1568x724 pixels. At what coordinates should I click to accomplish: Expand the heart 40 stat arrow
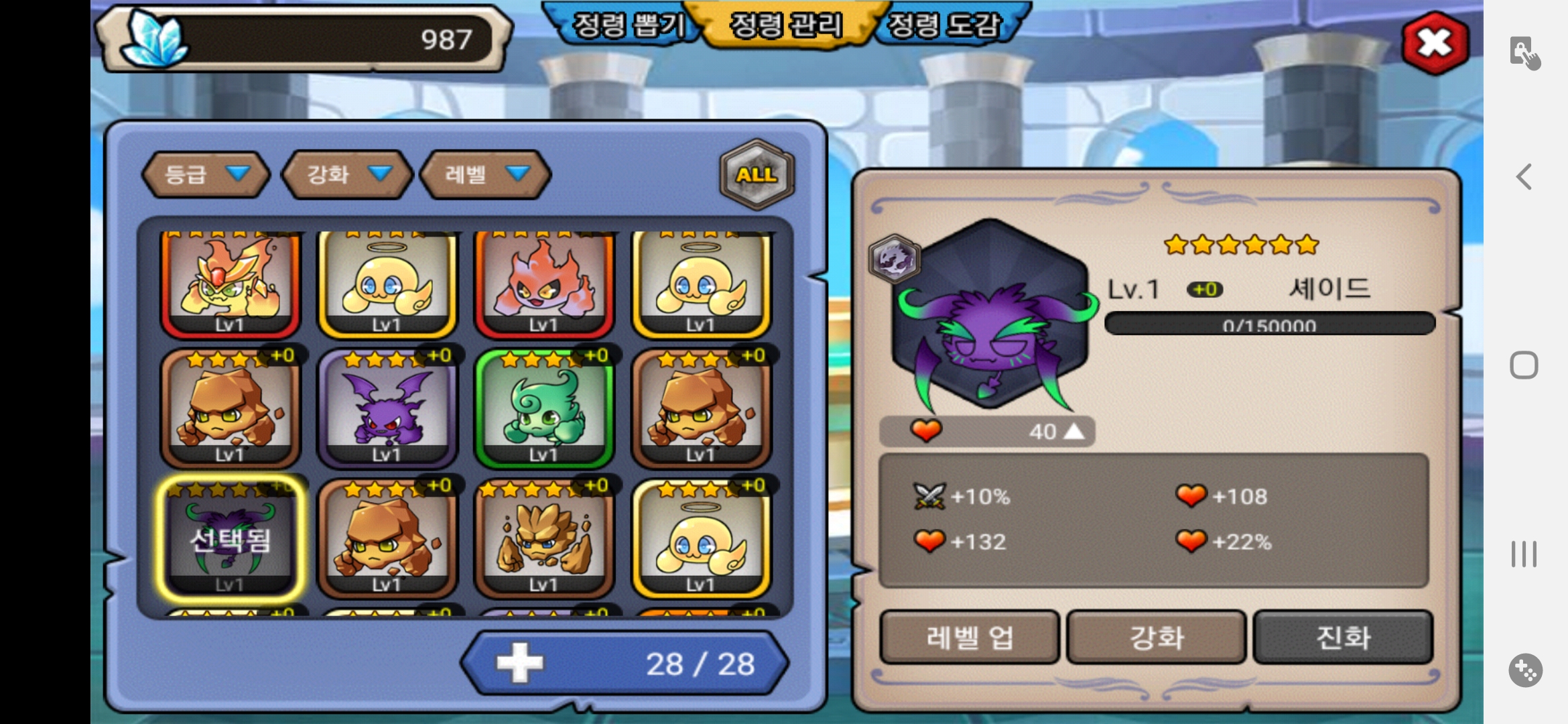[x=1074, y=431]
